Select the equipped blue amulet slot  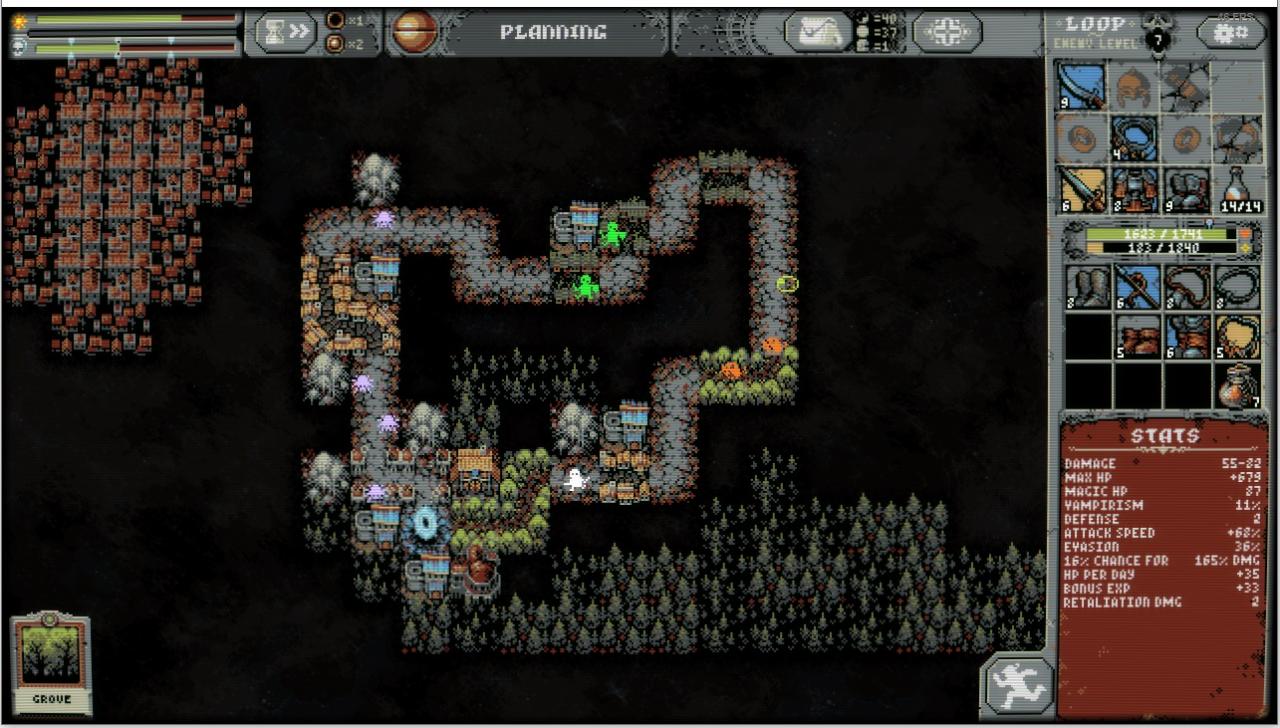(x=1134, y=138)
